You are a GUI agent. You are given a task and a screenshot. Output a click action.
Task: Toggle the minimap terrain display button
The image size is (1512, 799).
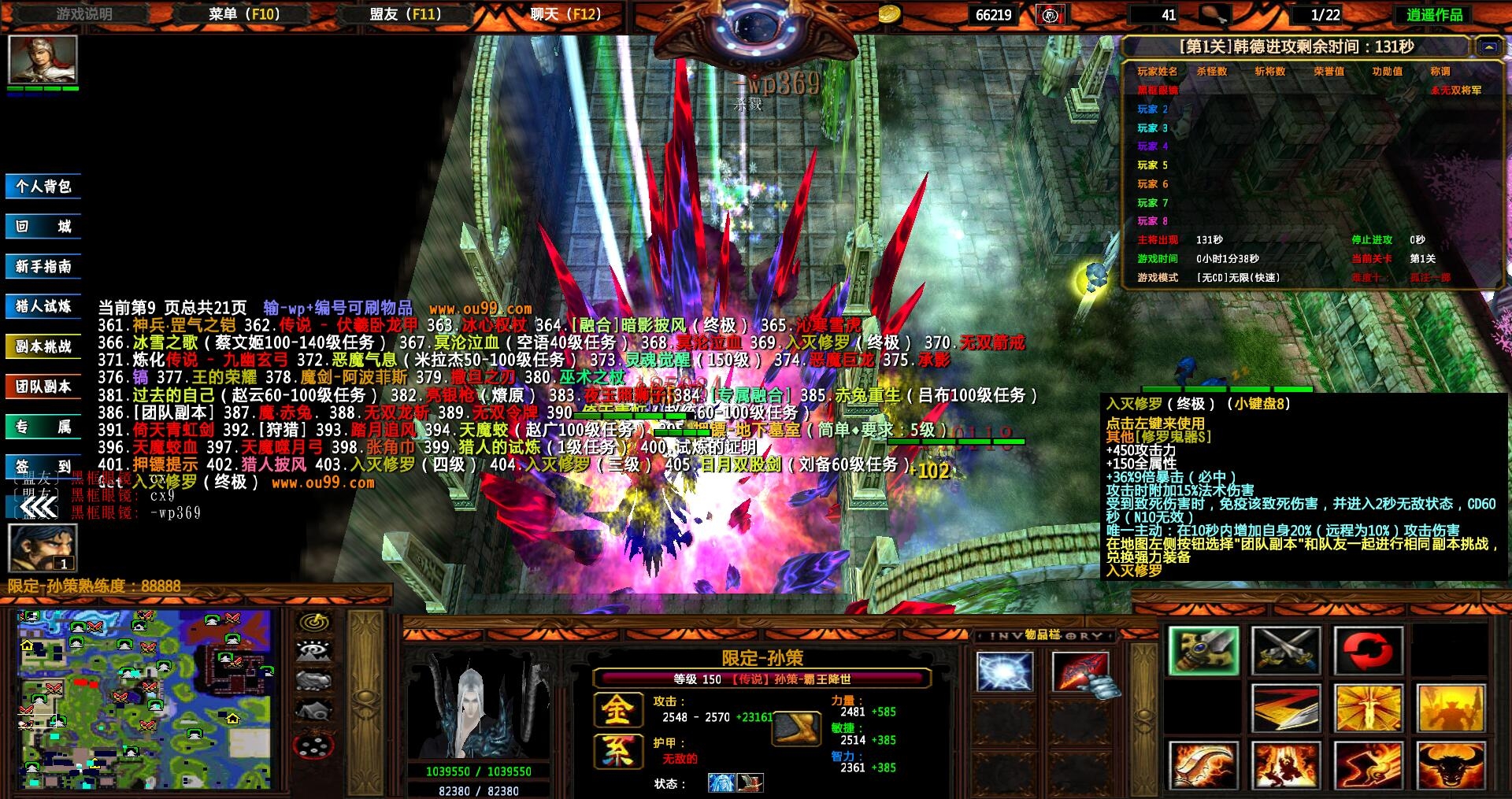pos(313,651)
